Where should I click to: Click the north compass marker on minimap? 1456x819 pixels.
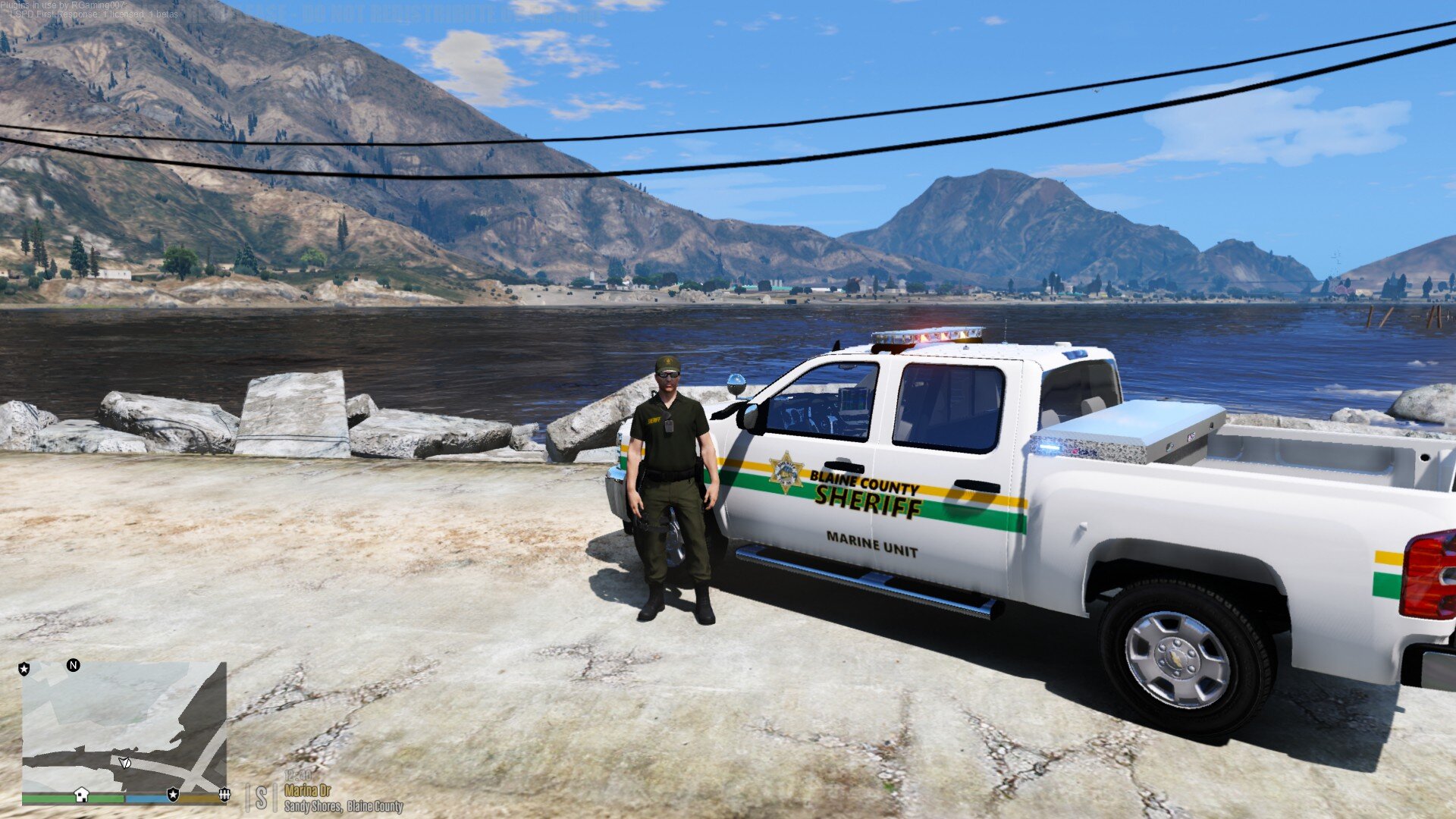click(74, 665)
